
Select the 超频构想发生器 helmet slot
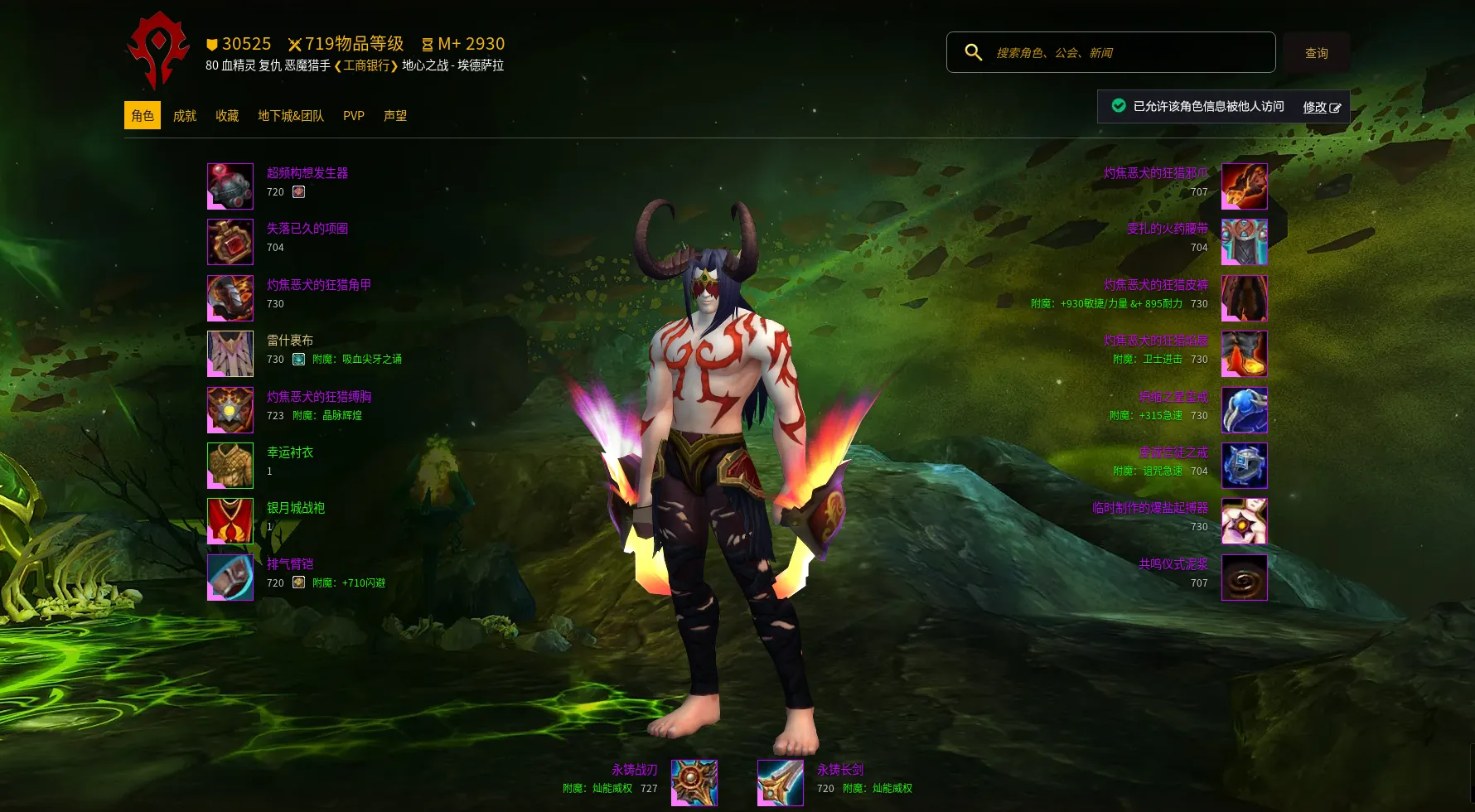[230, 186]
